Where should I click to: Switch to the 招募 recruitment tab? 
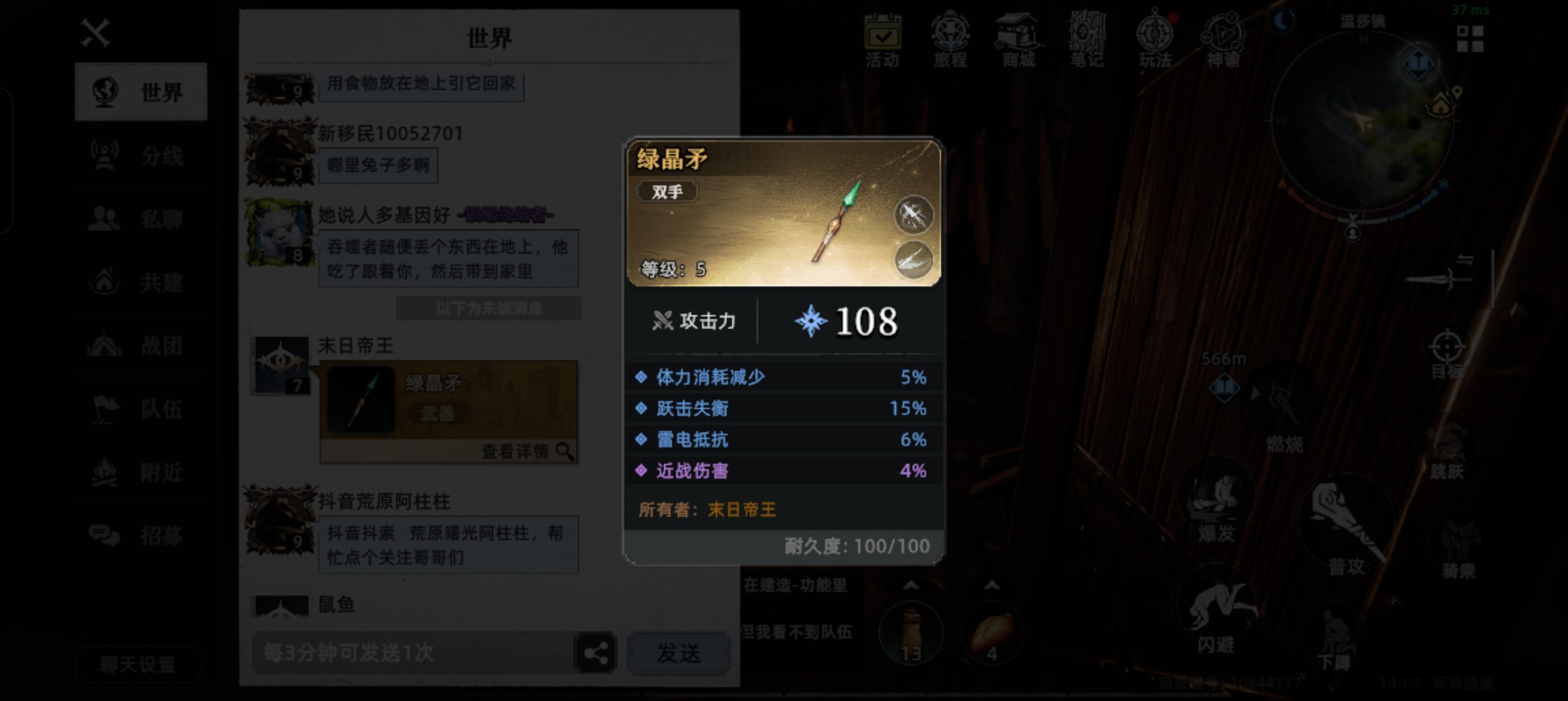141,536
